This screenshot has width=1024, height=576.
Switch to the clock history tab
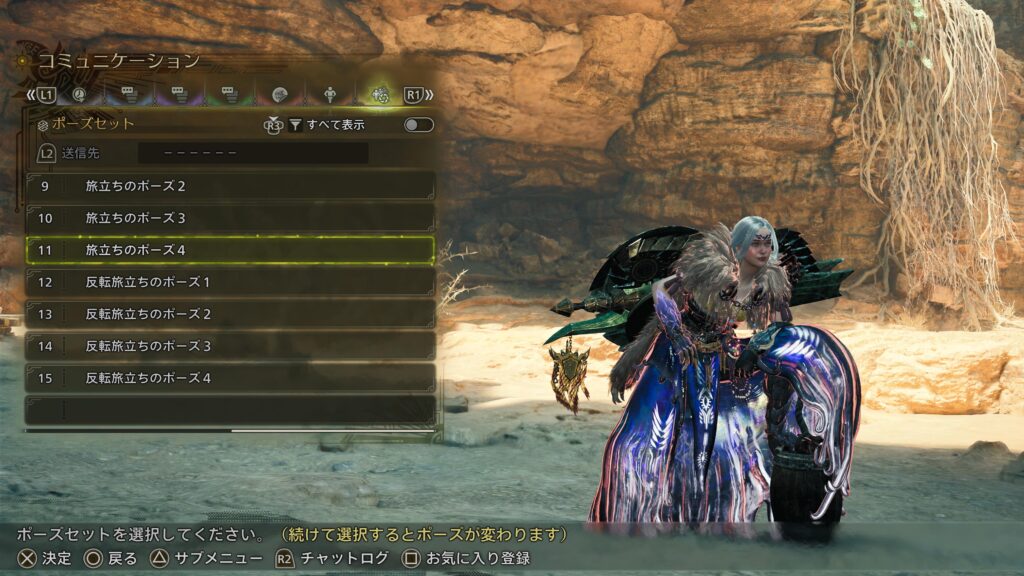[79, 95]
